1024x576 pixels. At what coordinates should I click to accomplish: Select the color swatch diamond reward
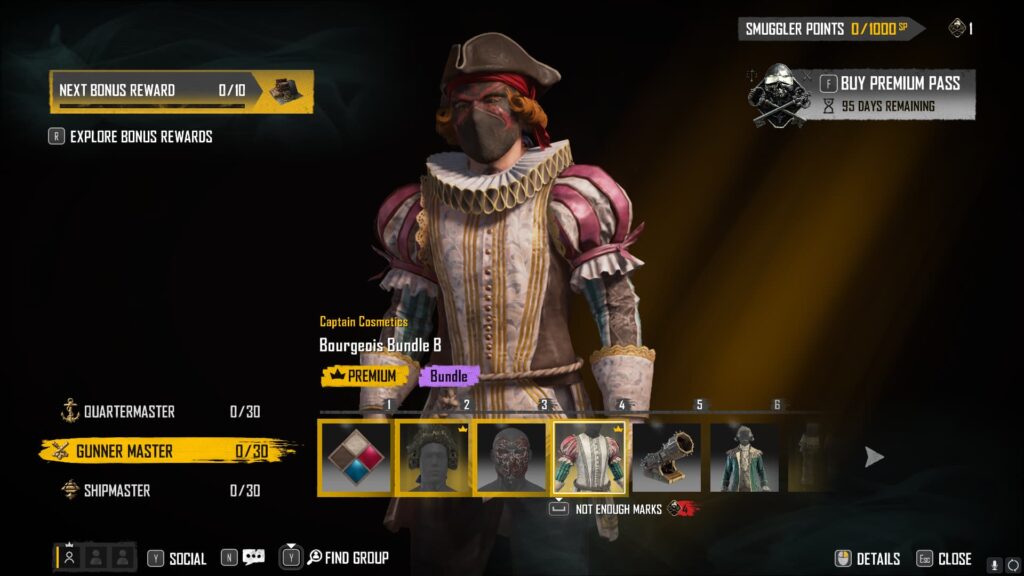(x=355, y=458)
